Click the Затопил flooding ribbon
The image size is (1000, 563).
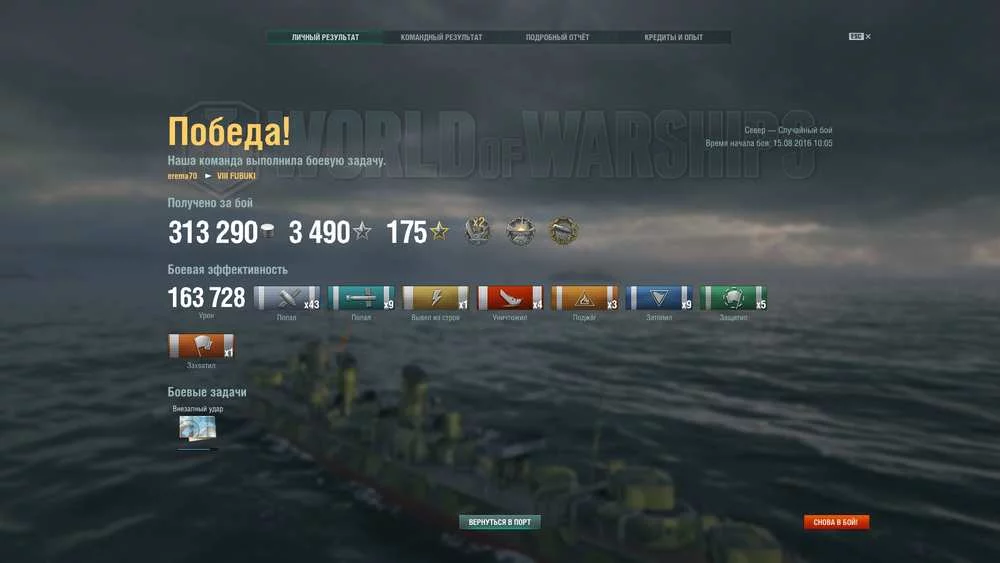pyautogui.click(x=659, y=298)
